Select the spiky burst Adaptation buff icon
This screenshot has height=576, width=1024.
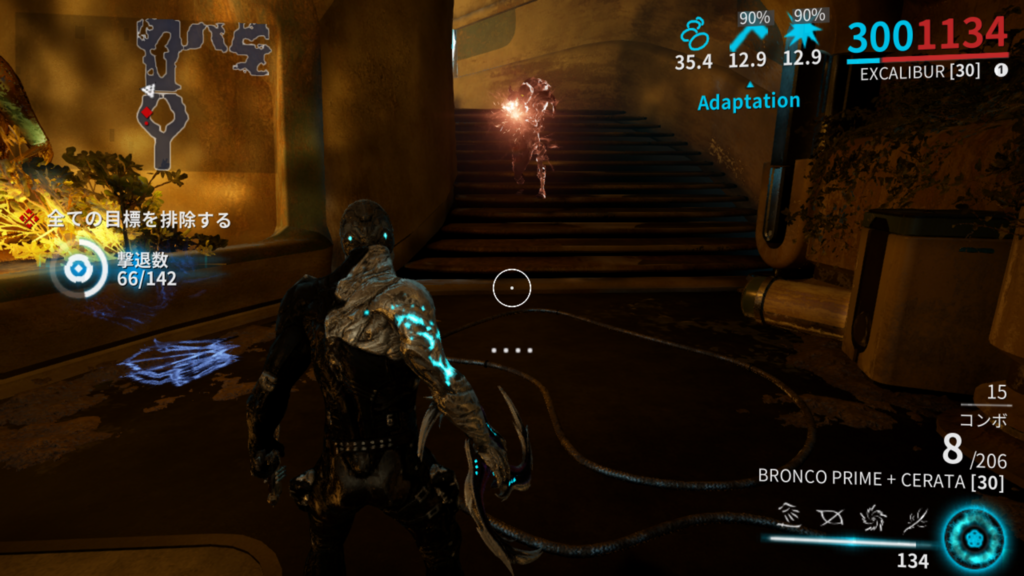click(801, 35)
